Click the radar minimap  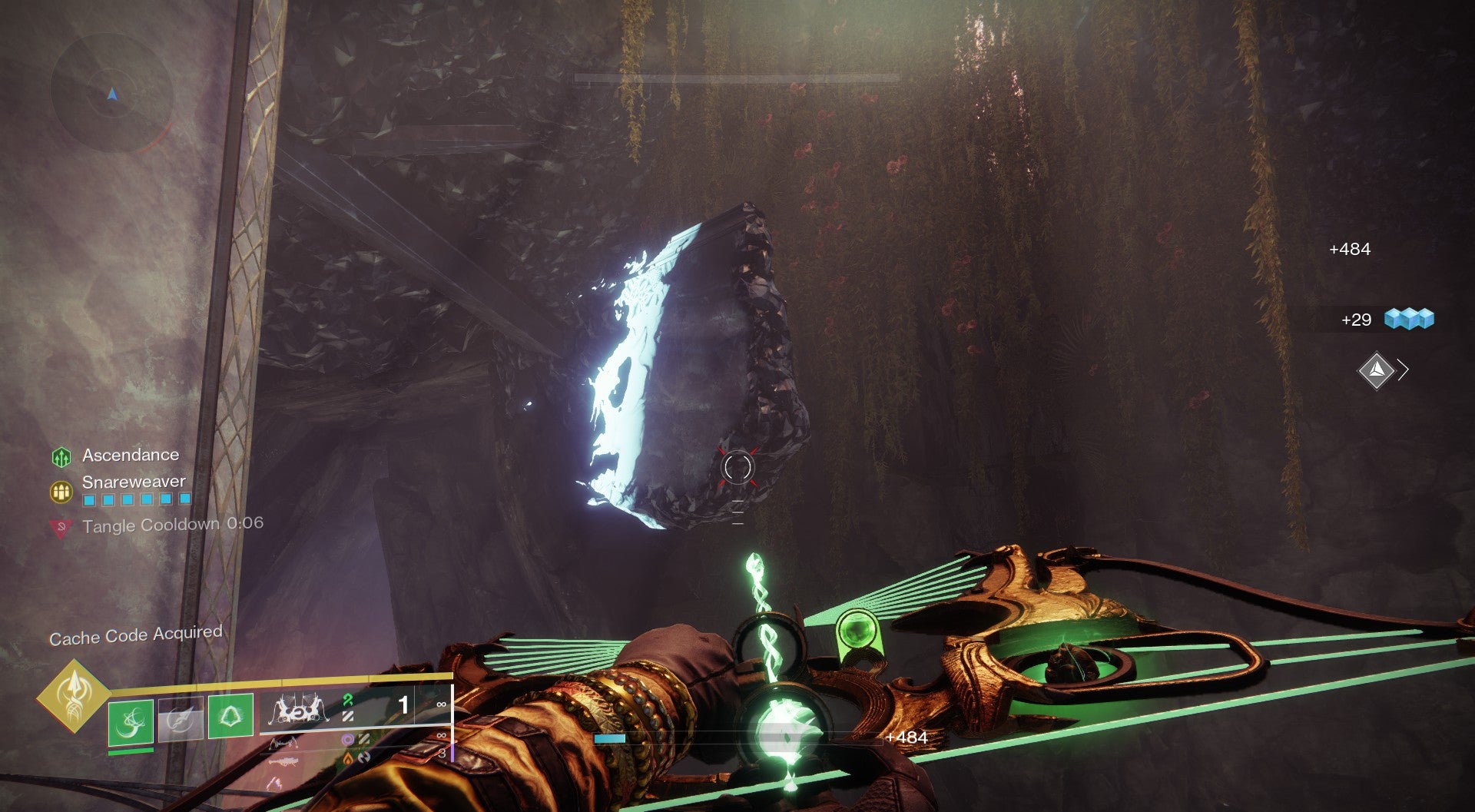[112, 93]
